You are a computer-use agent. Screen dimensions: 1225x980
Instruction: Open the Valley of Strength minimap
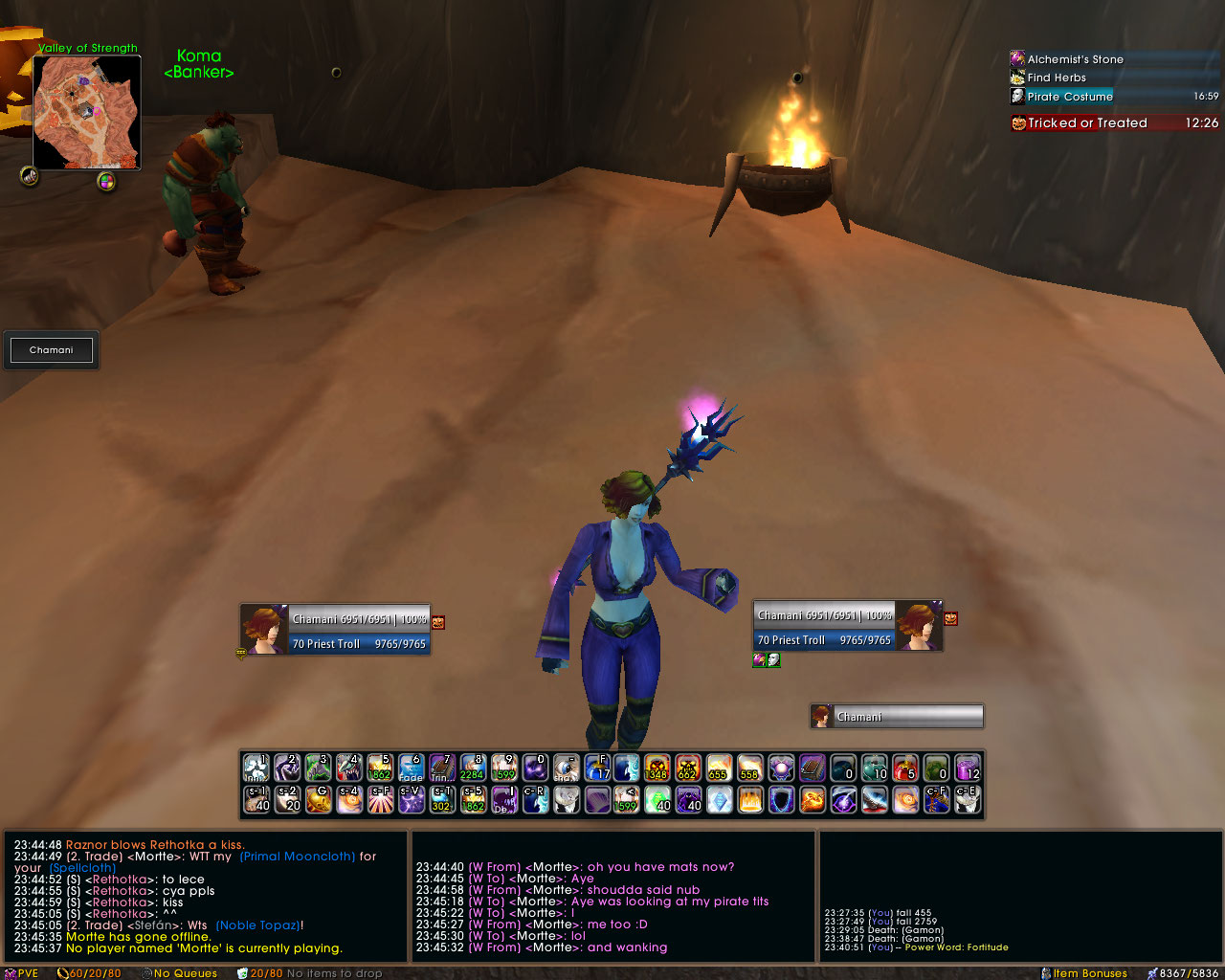(87, 112)
